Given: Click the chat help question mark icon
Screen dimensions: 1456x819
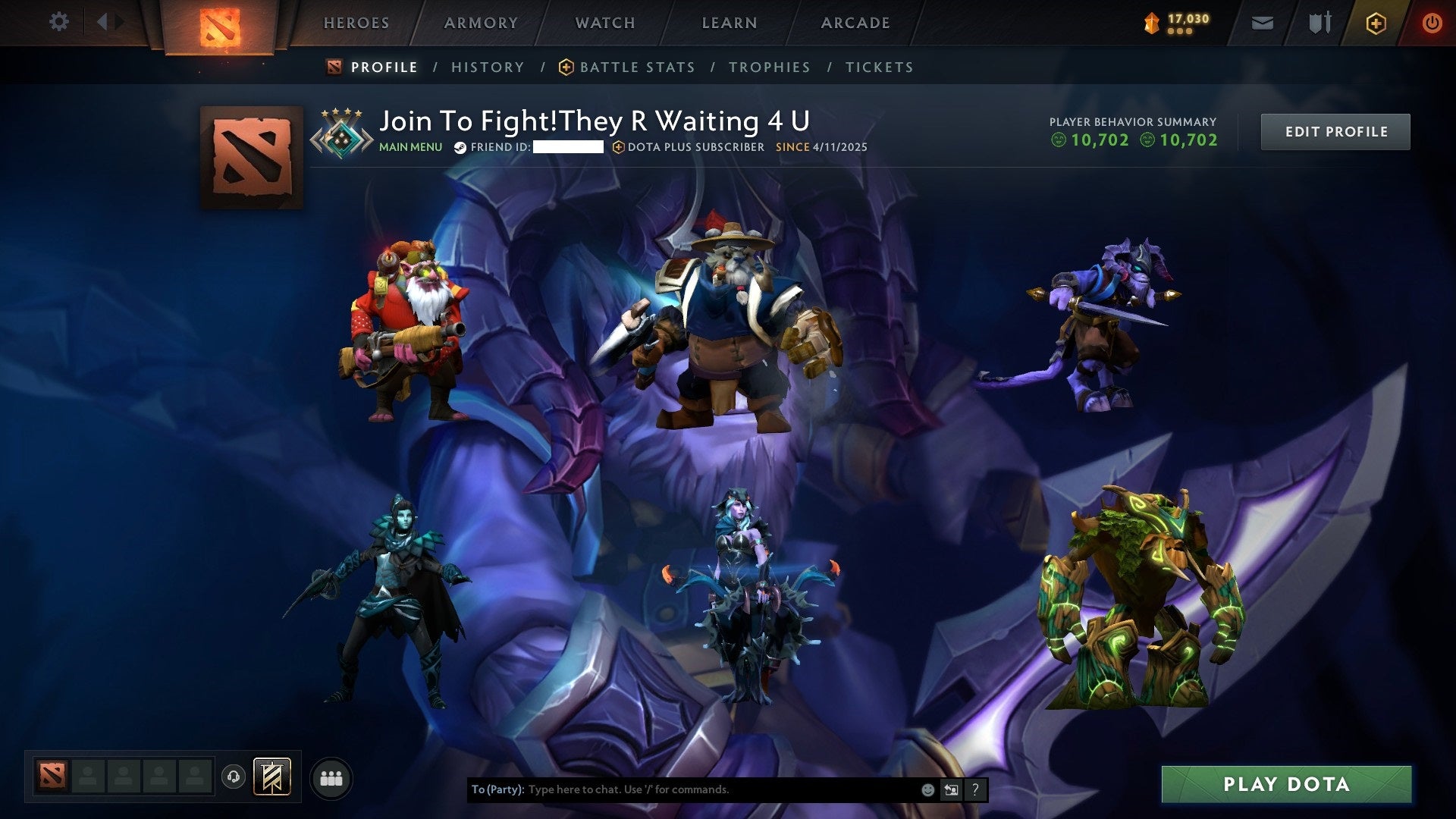Looking at the screenshot, I should coord(974,789).
